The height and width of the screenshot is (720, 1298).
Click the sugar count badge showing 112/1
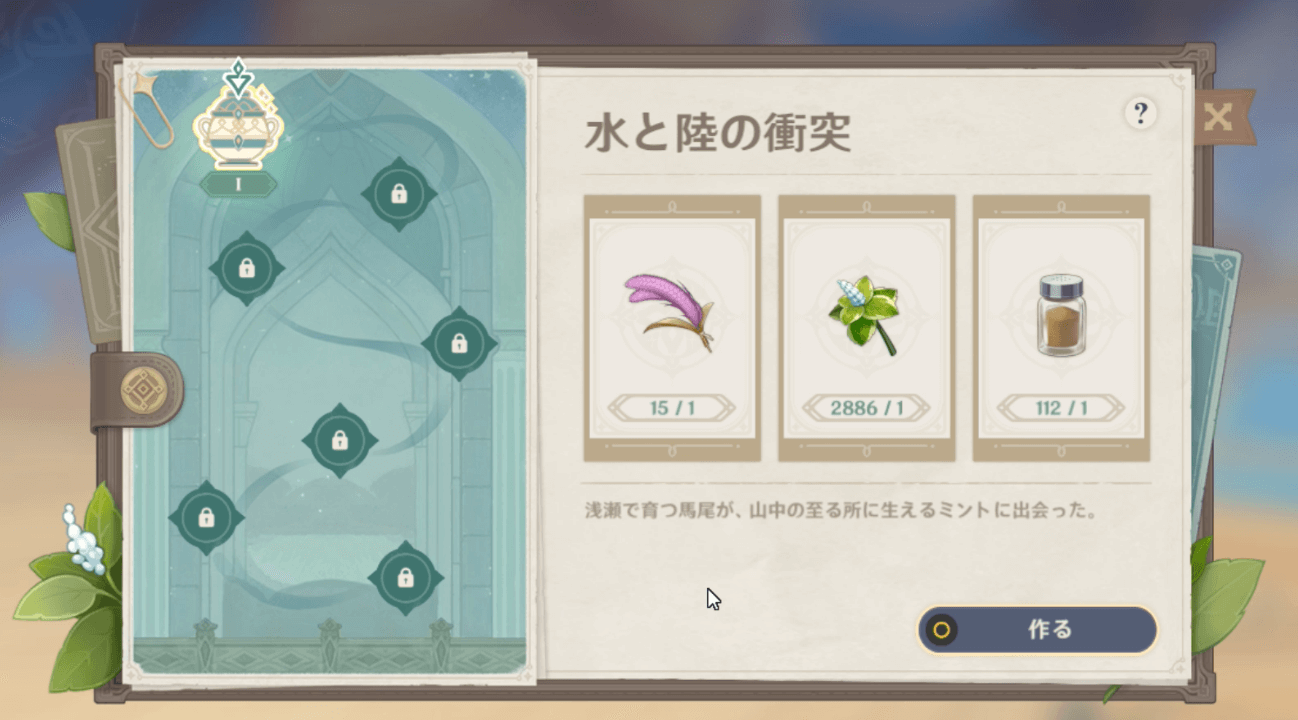[1060, 408]
